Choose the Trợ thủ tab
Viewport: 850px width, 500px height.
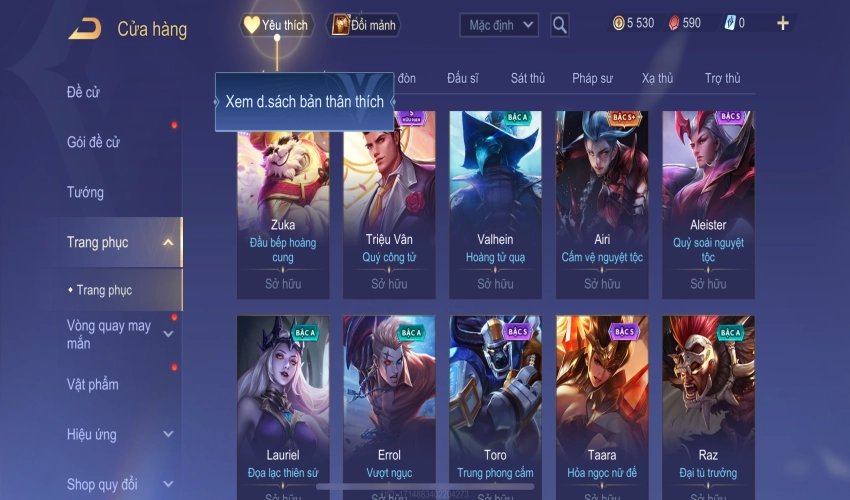[x=722, y=78]
